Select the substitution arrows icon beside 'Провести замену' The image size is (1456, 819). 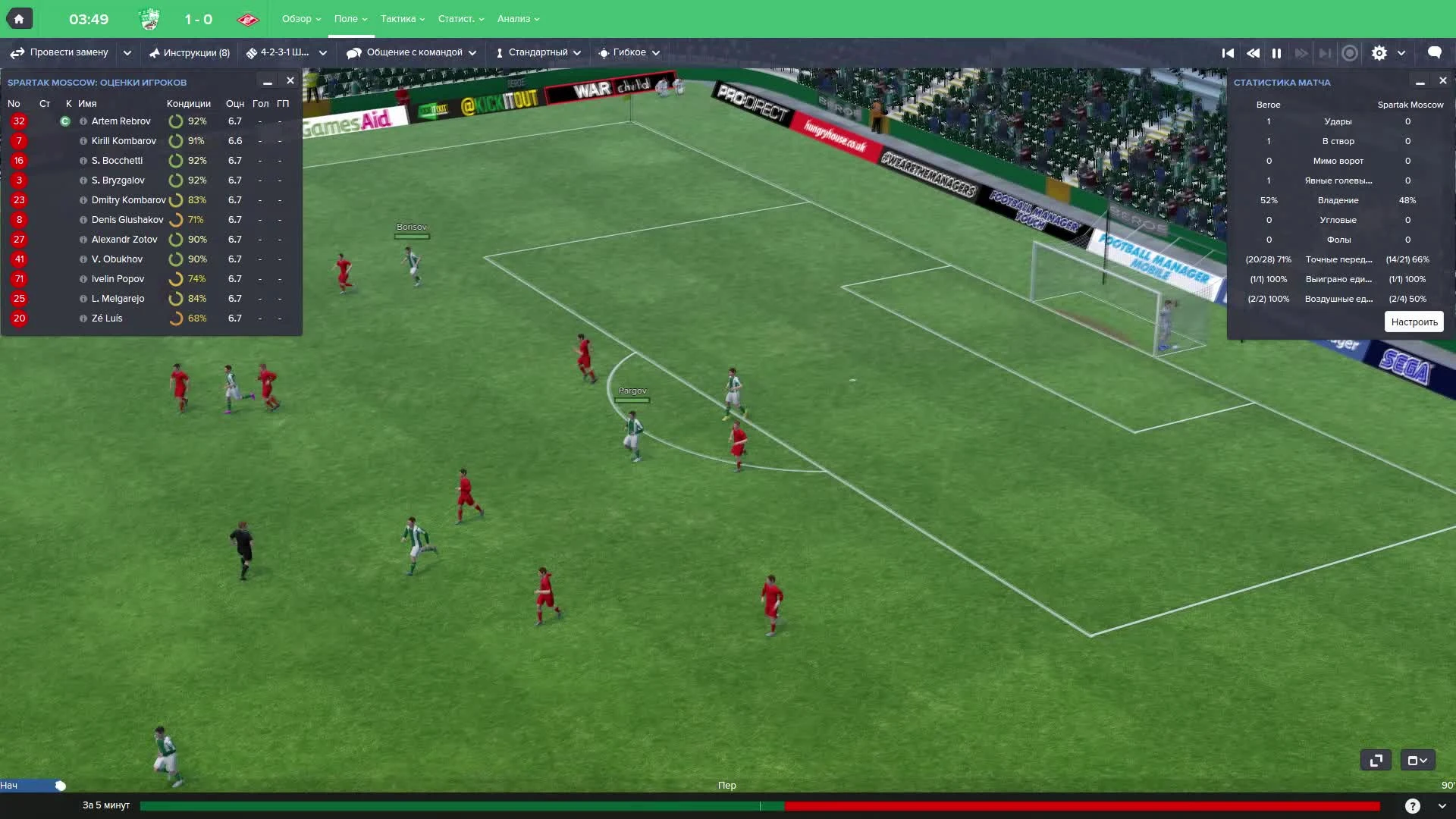pos(16,52)
